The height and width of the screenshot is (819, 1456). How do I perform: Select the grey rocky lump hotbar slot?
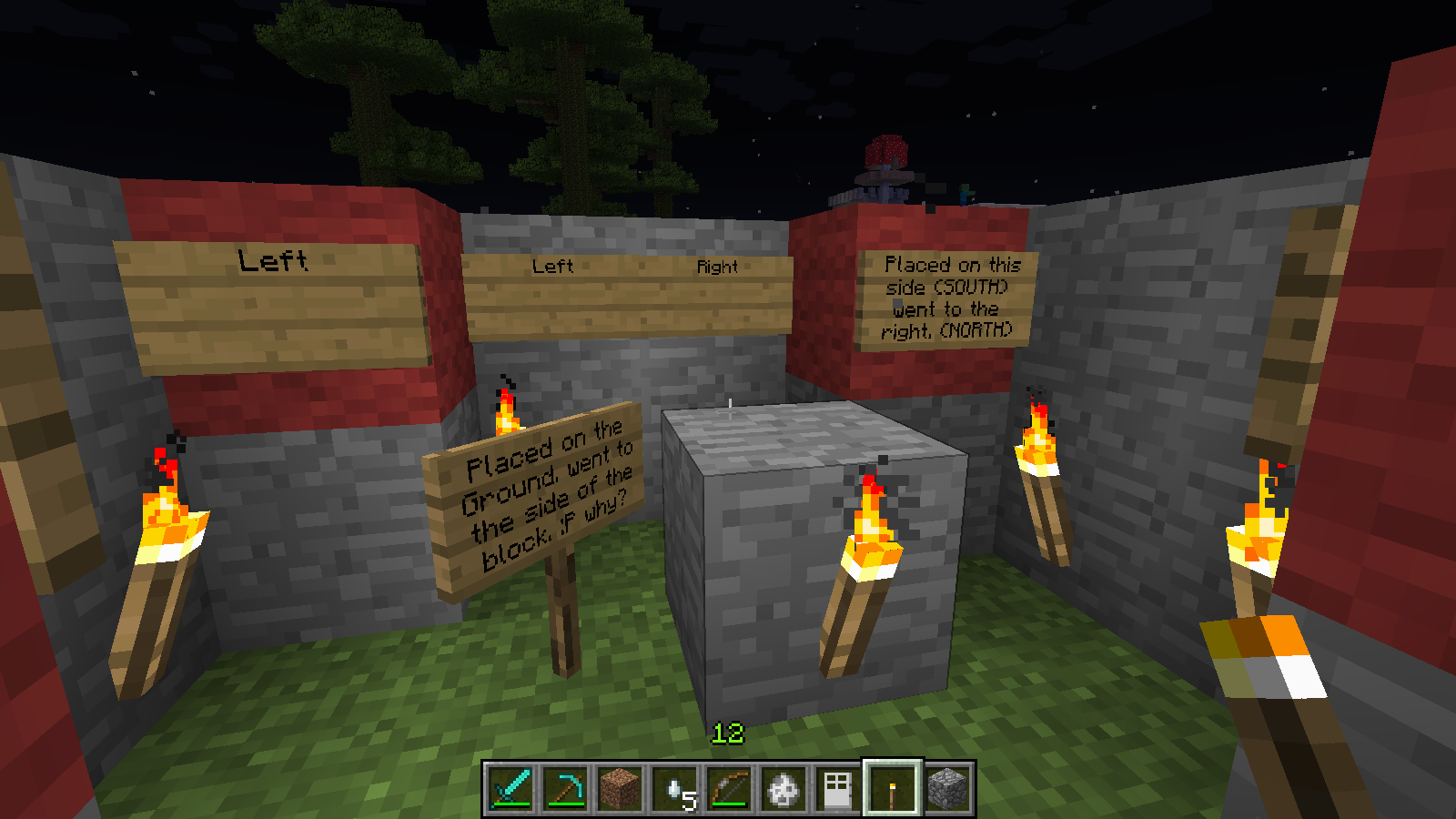(784, 789)
